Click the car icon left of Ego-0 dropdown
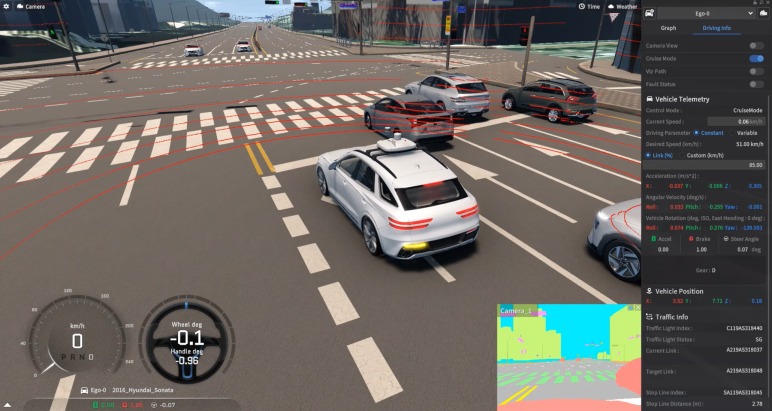Screen dimensions: 772x411 point(651,13)
